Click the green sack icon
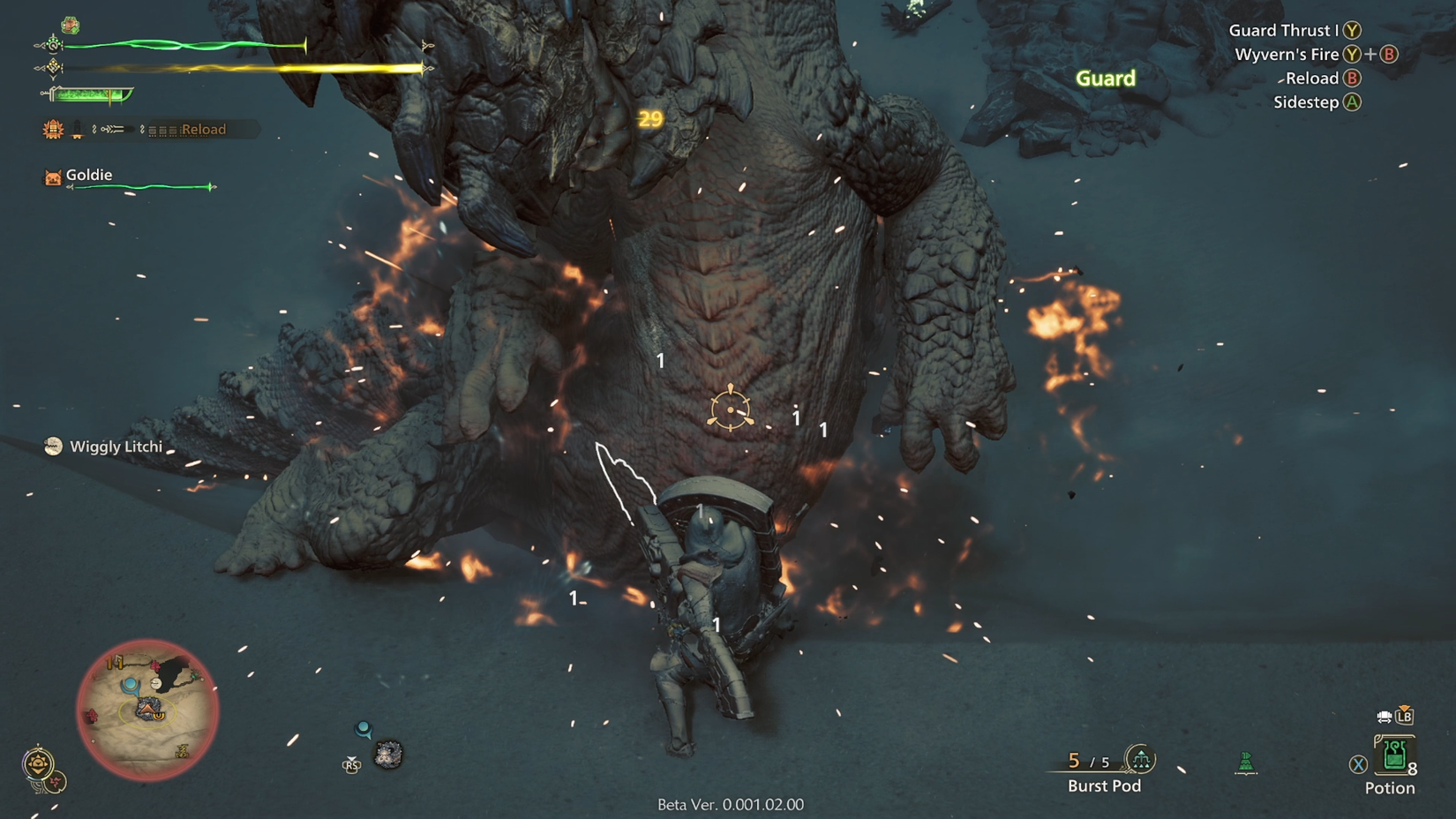The image size is (1456, 819). coord(1246,762)
